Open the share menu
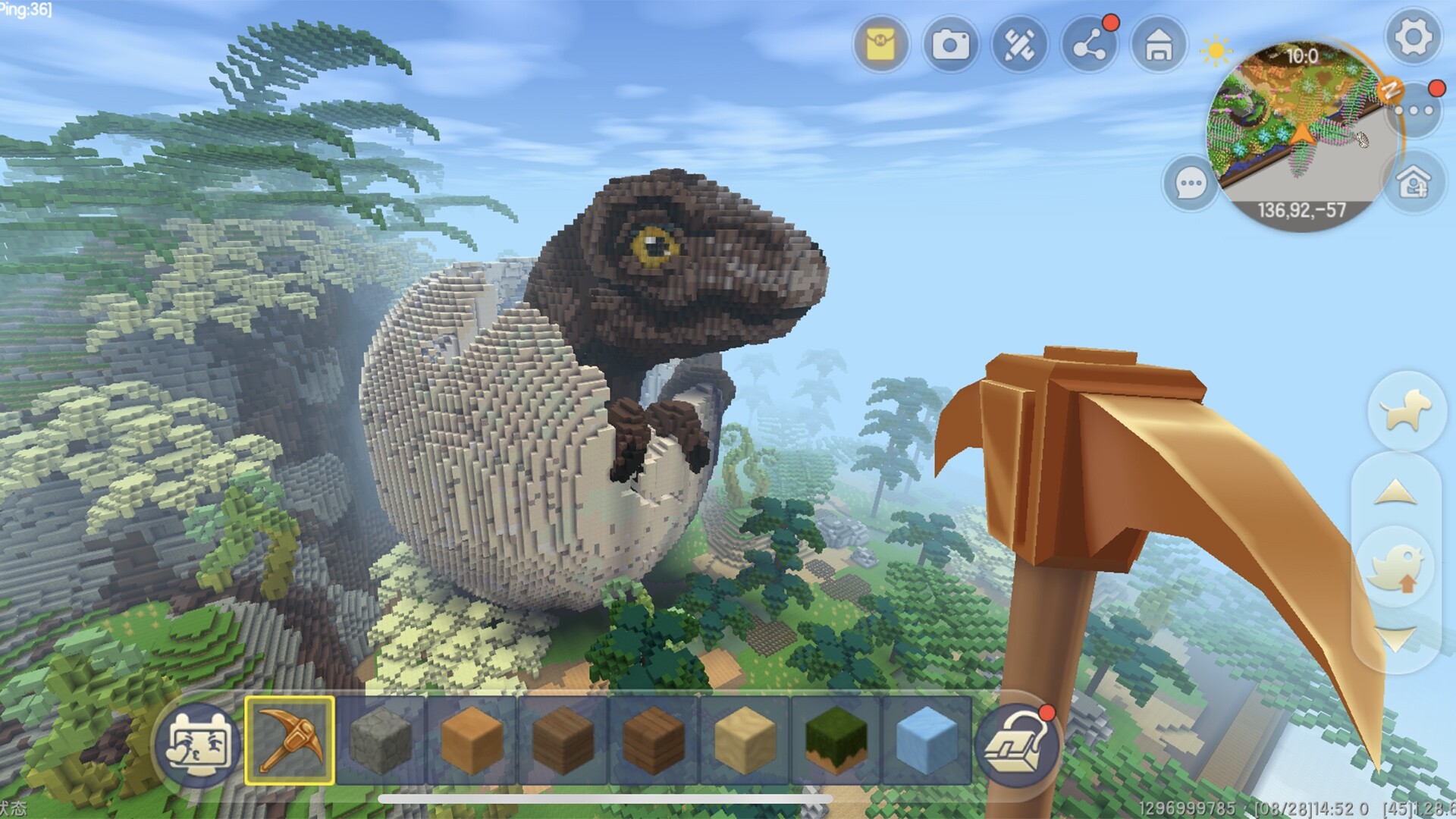 coord(1089,45)
